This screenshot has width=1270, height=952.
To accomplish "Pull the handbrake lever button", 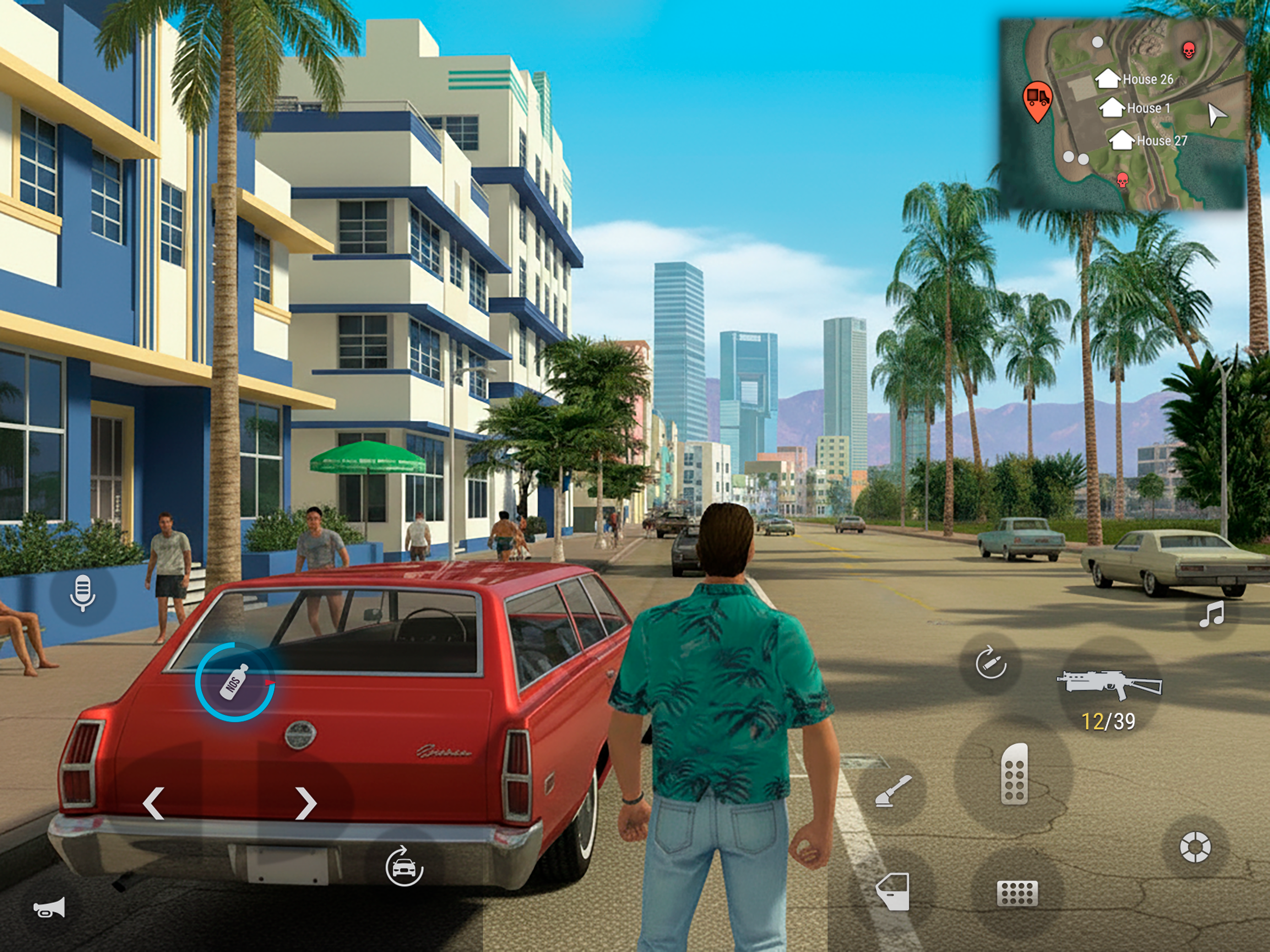I will [893, 791].
